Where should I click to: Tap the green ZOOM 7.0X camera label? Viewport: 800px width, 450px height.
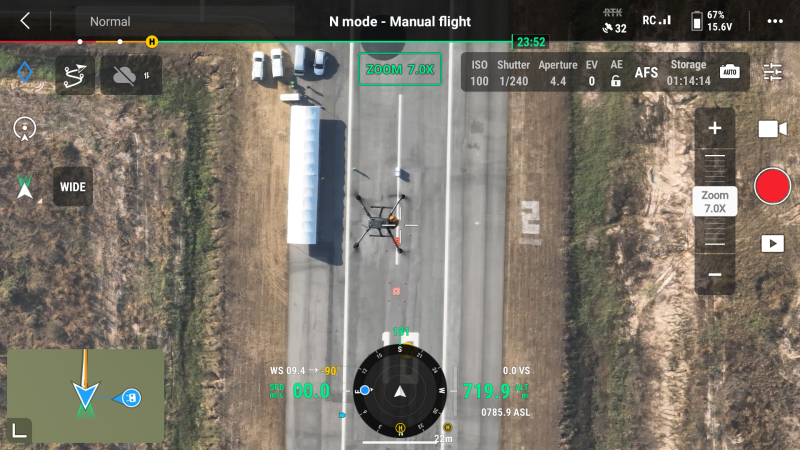tap(400, 69)
